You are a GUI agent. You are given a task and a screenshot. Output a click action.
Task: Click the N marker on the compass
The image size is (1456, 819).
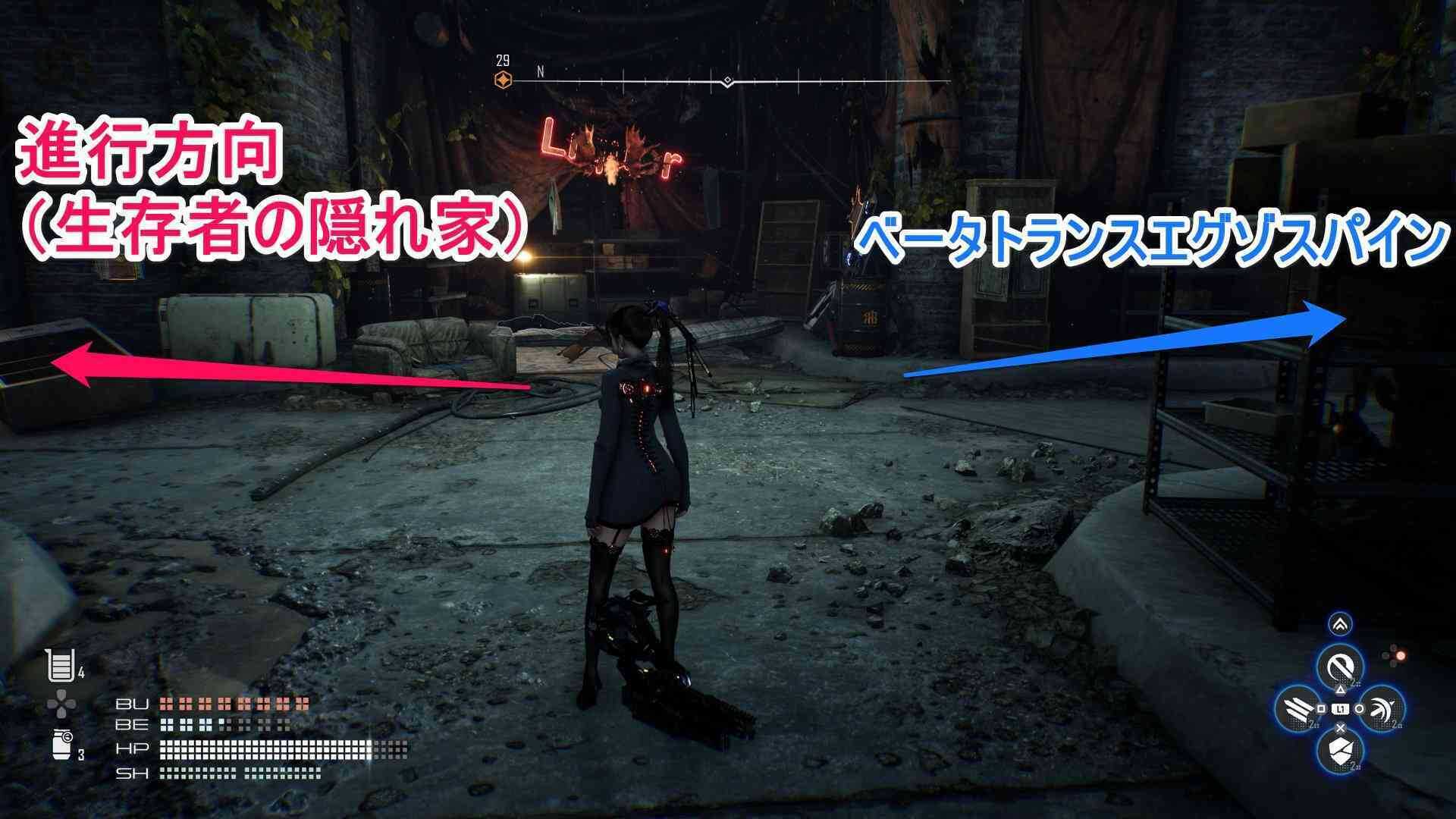540,71
